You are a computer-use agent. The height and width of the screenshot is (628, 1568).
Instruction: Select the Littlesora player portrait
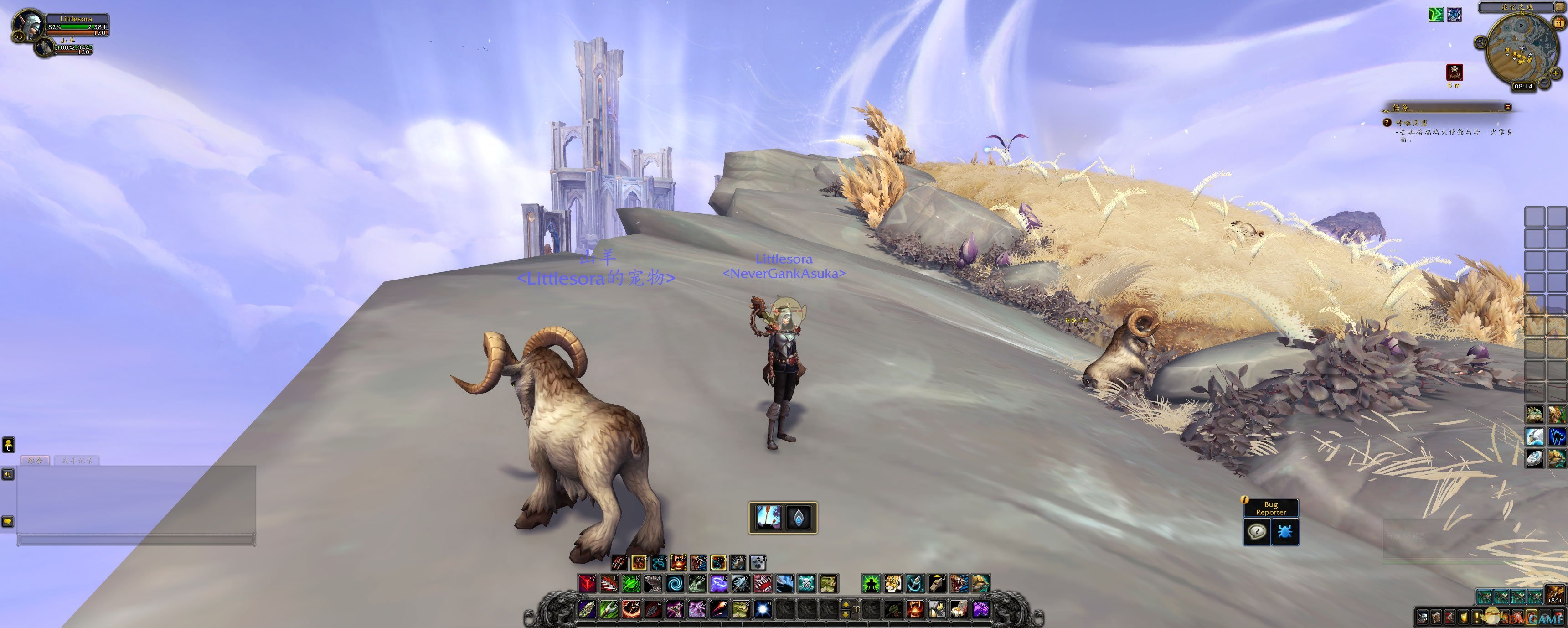pos(28,24)
